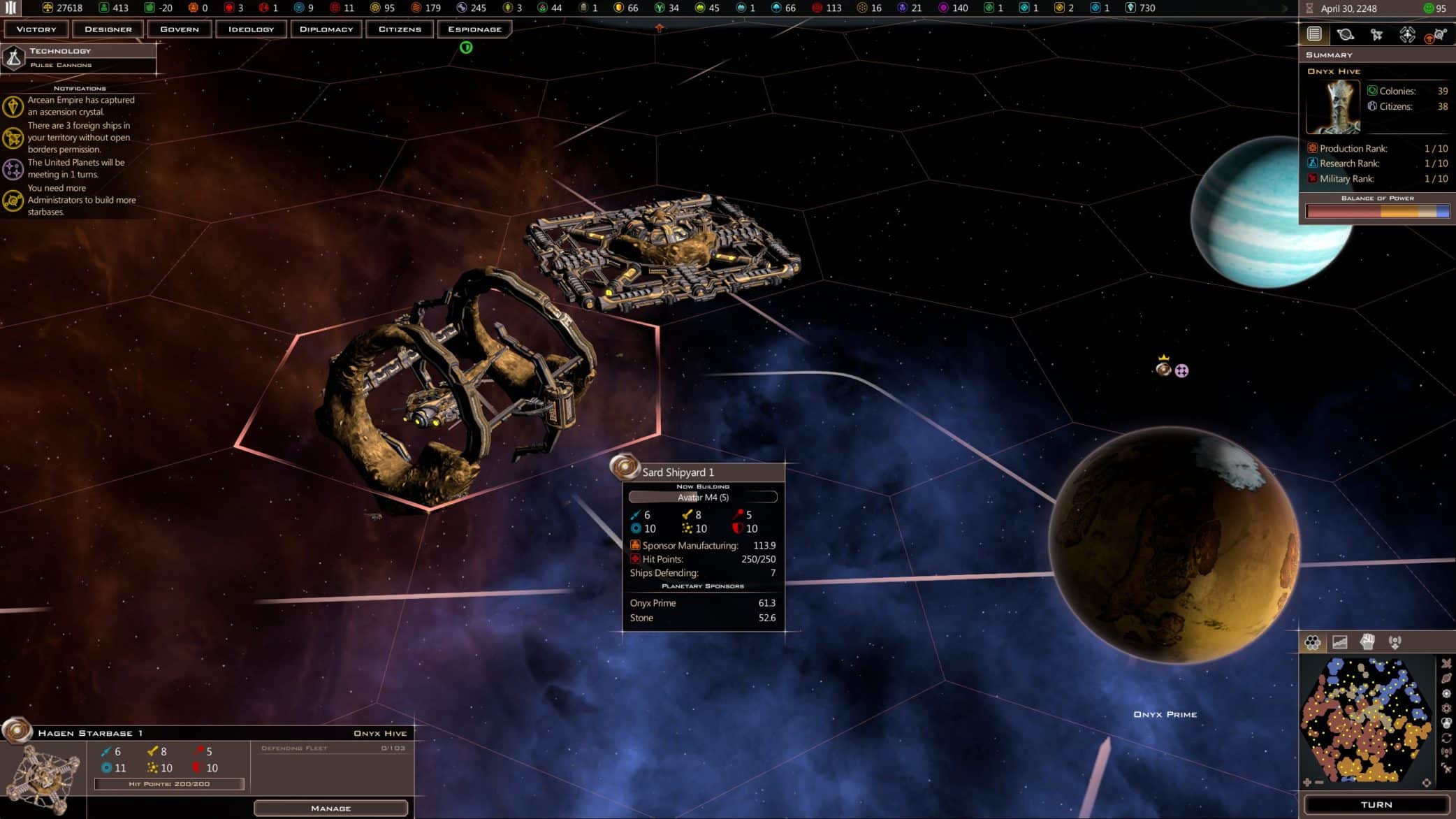Image resolution: width=1456 pixels, height=819 pixels.
Task: Click the TURN button to end the turn
Action: click(1378, 804)
